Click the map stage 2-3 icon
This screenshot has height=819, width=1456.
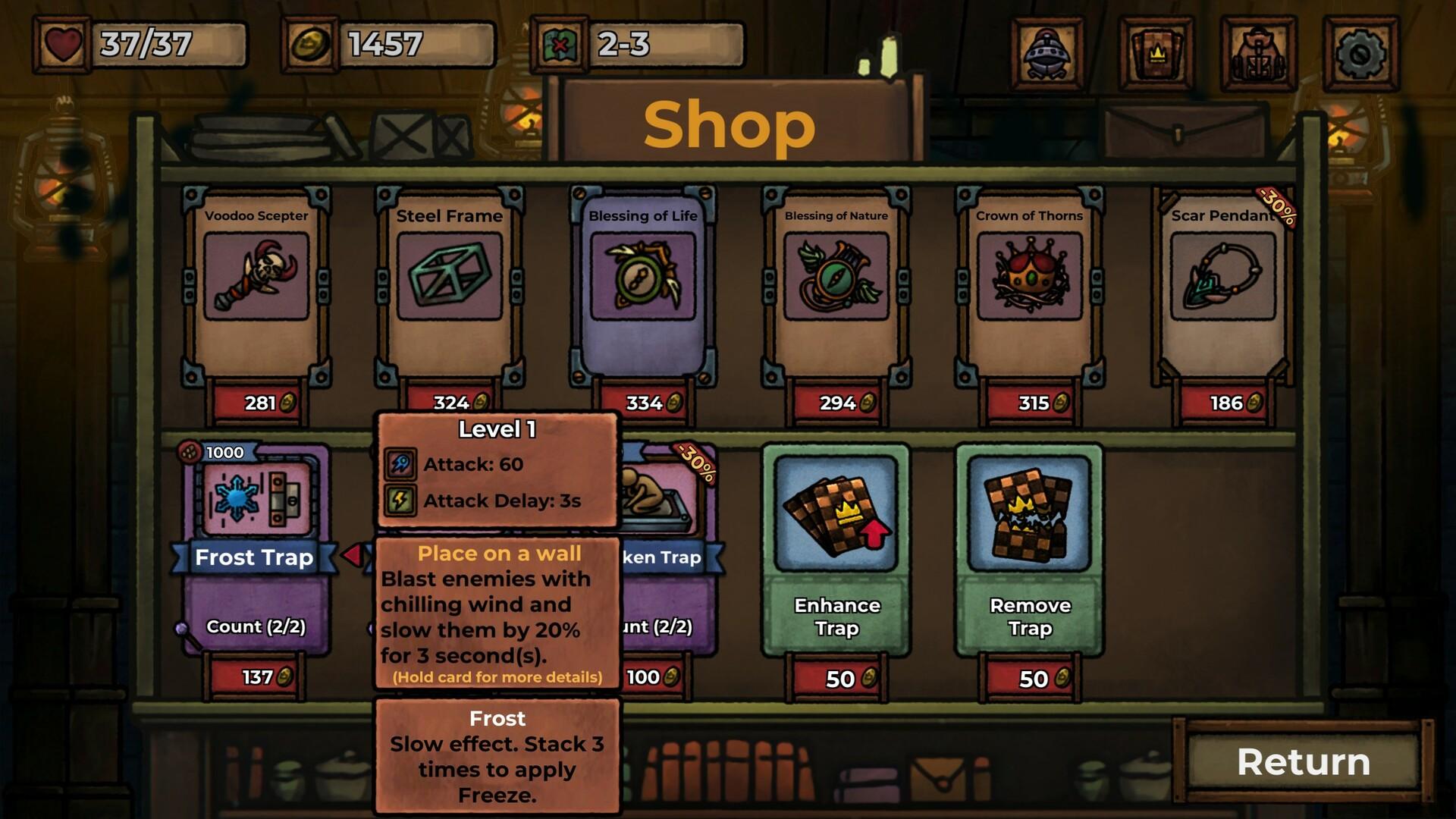[559, 45]
